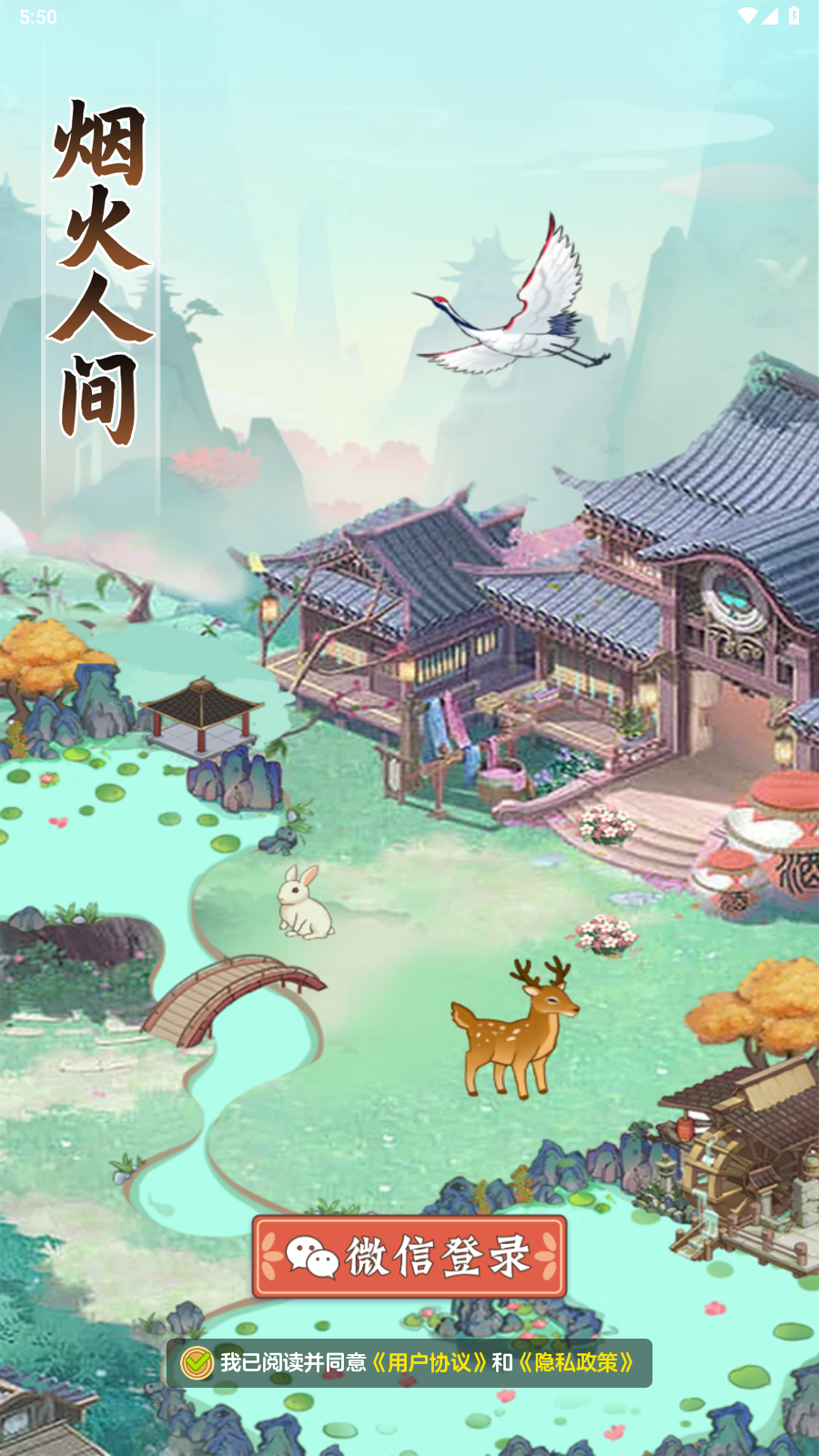Tap the 微信登录 WeChat login button
This screenshot has height=1456, width=819.
pyautogui.click(x=409, y=1257)
